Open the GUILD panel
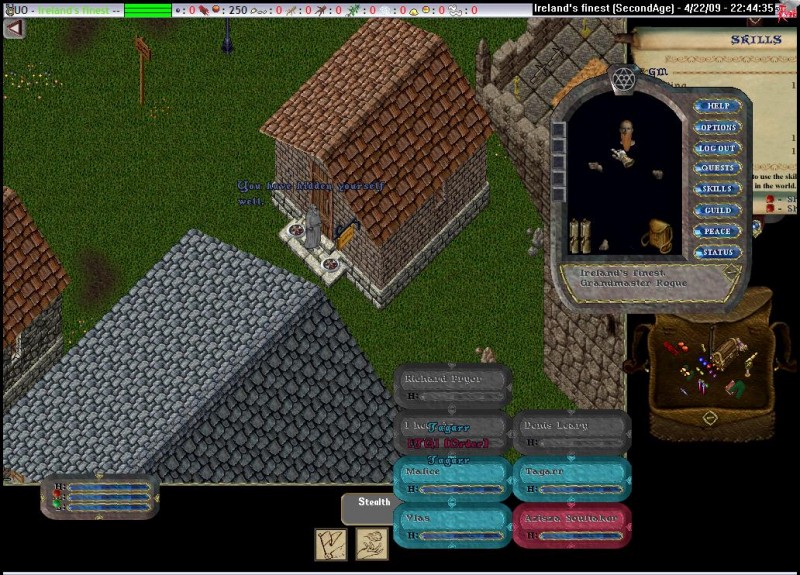 coord(717,210)
